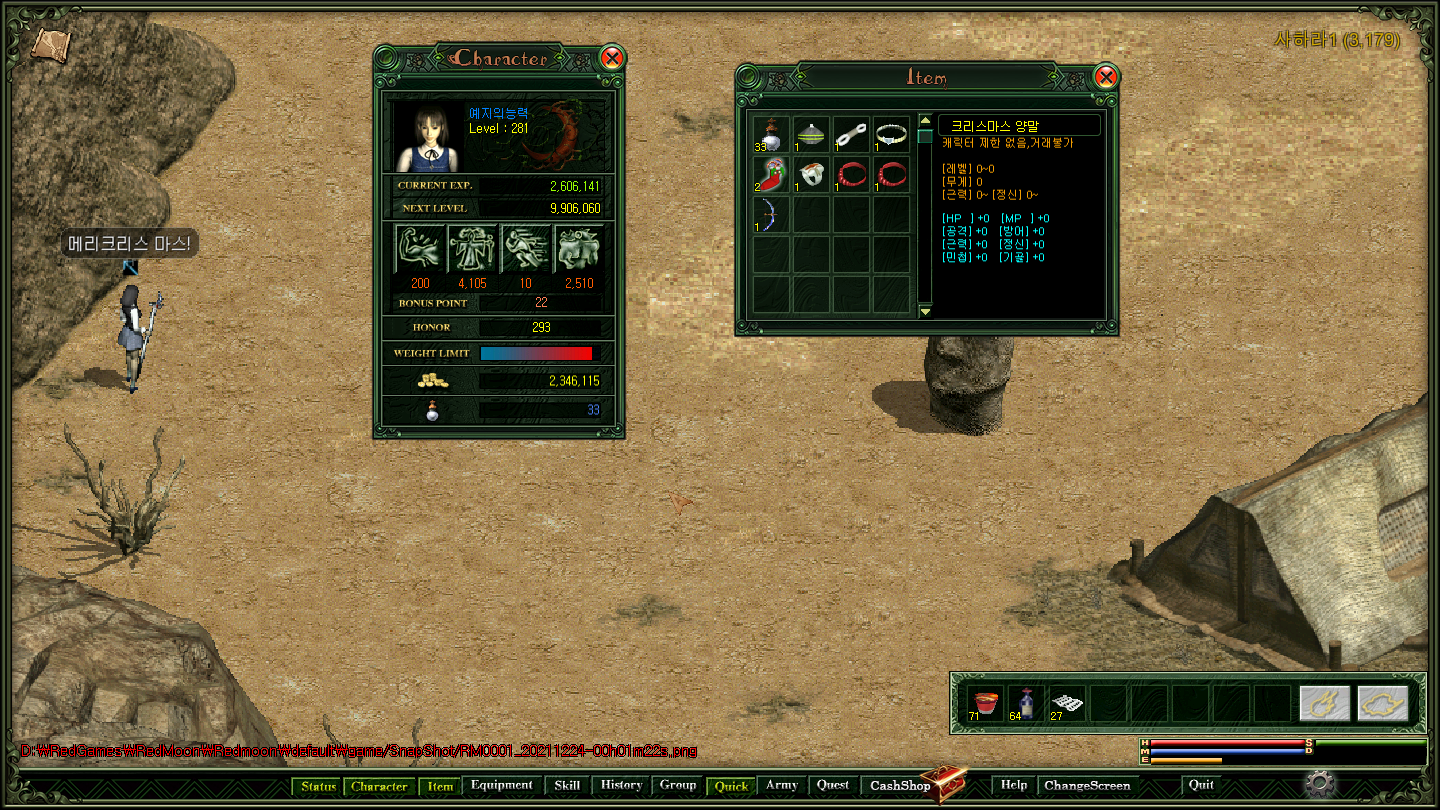Choose the silver belt with buckle
Viewport: 1440px width, 810px height.
pyautogui.click(x=890, y=134)
